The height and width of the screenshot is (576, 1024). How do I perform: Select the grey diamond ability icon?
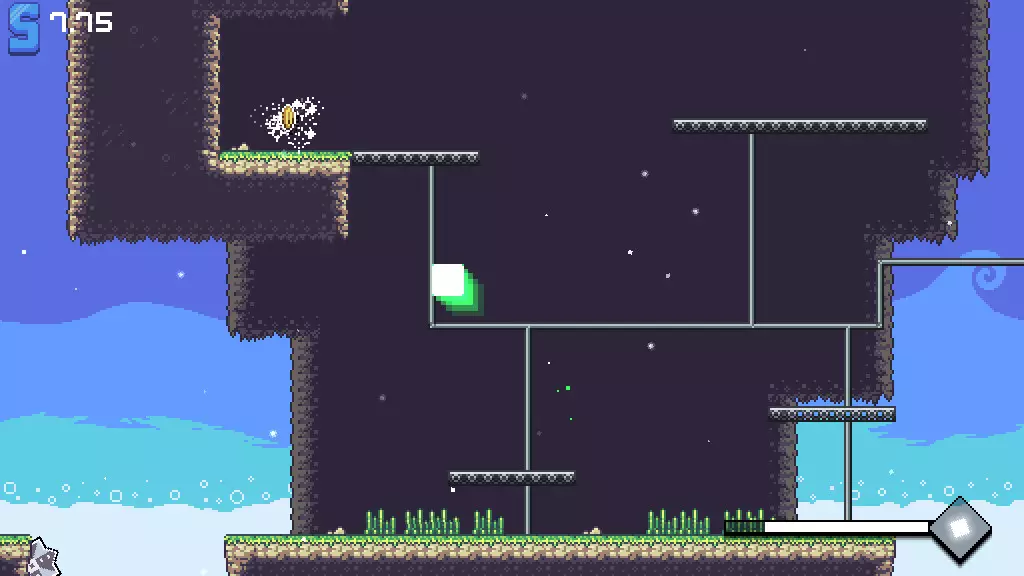pos(960,527)
